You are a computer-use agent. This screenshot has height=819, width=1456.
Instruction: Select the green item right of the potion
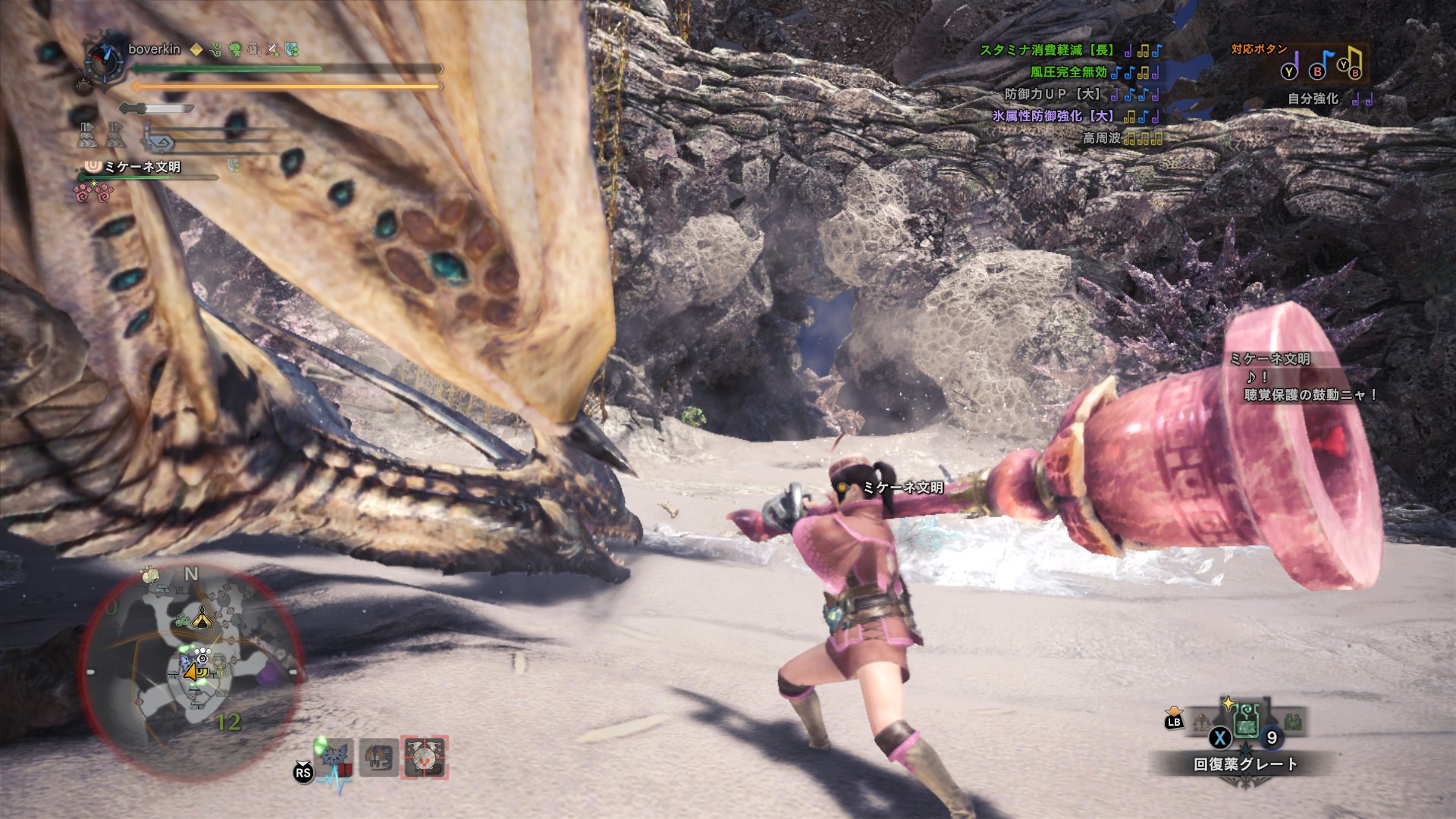1292,723
